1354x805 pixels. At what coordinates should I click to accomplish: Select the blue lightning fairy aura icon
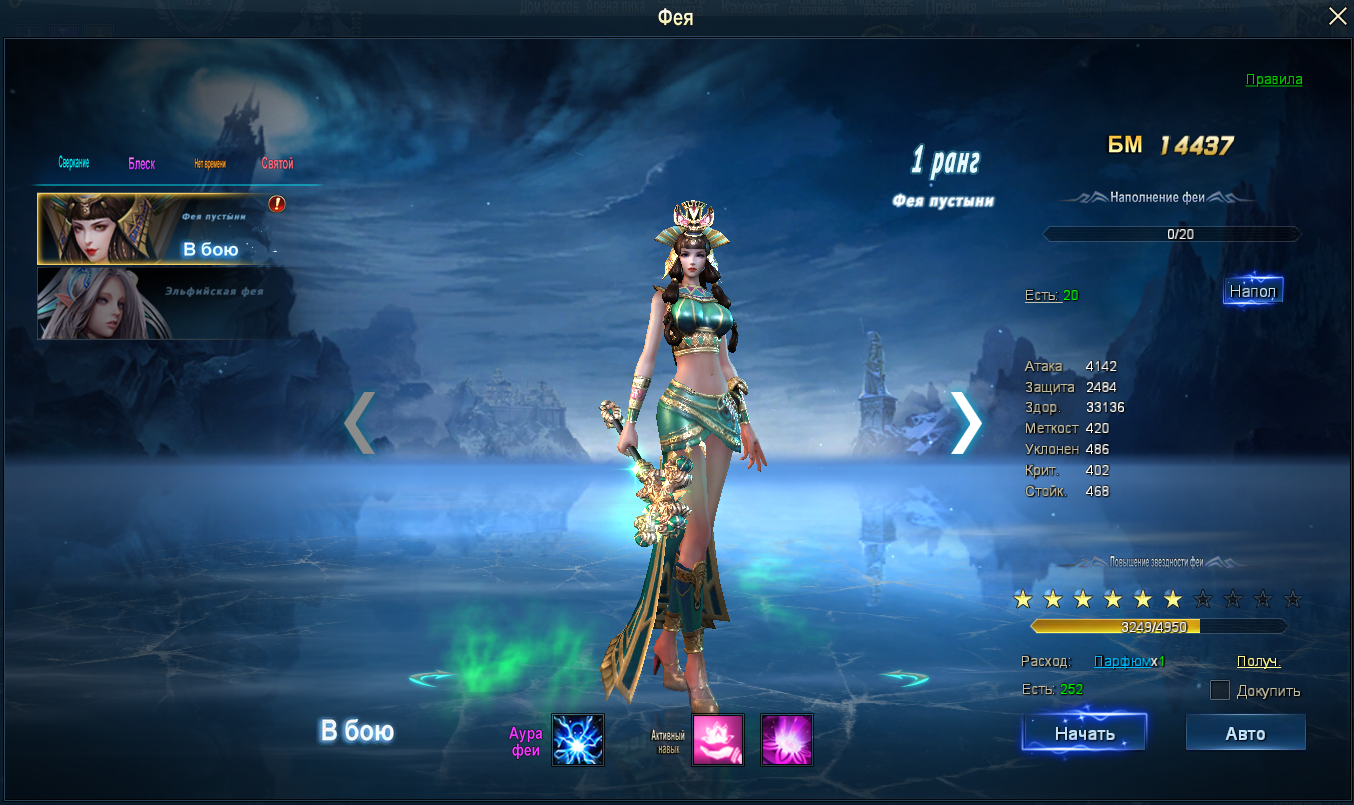(x=578, y=740)
